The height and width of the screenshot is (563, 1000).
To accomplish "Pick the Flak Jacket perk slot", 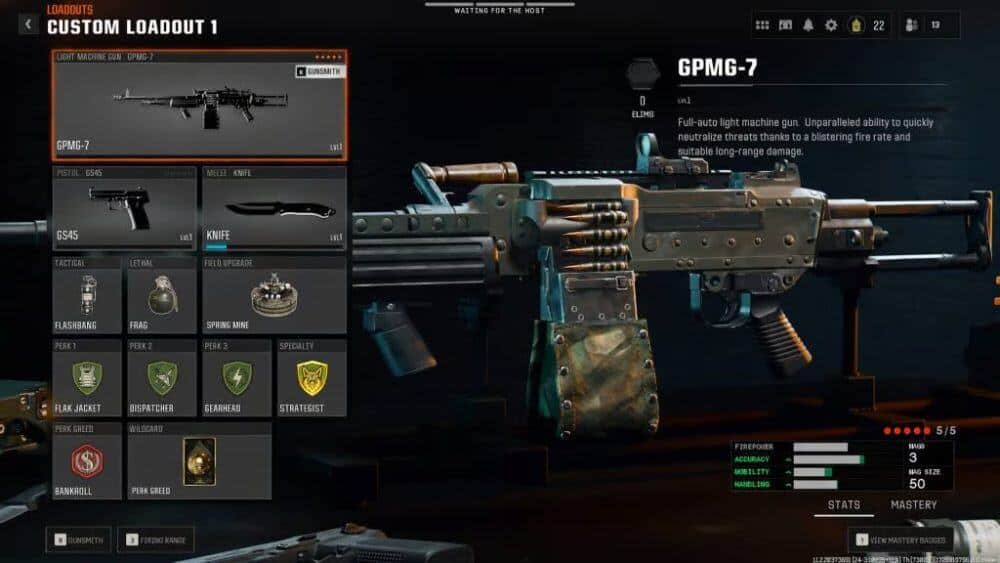I will pyautogui.click(x=88, y=378).
